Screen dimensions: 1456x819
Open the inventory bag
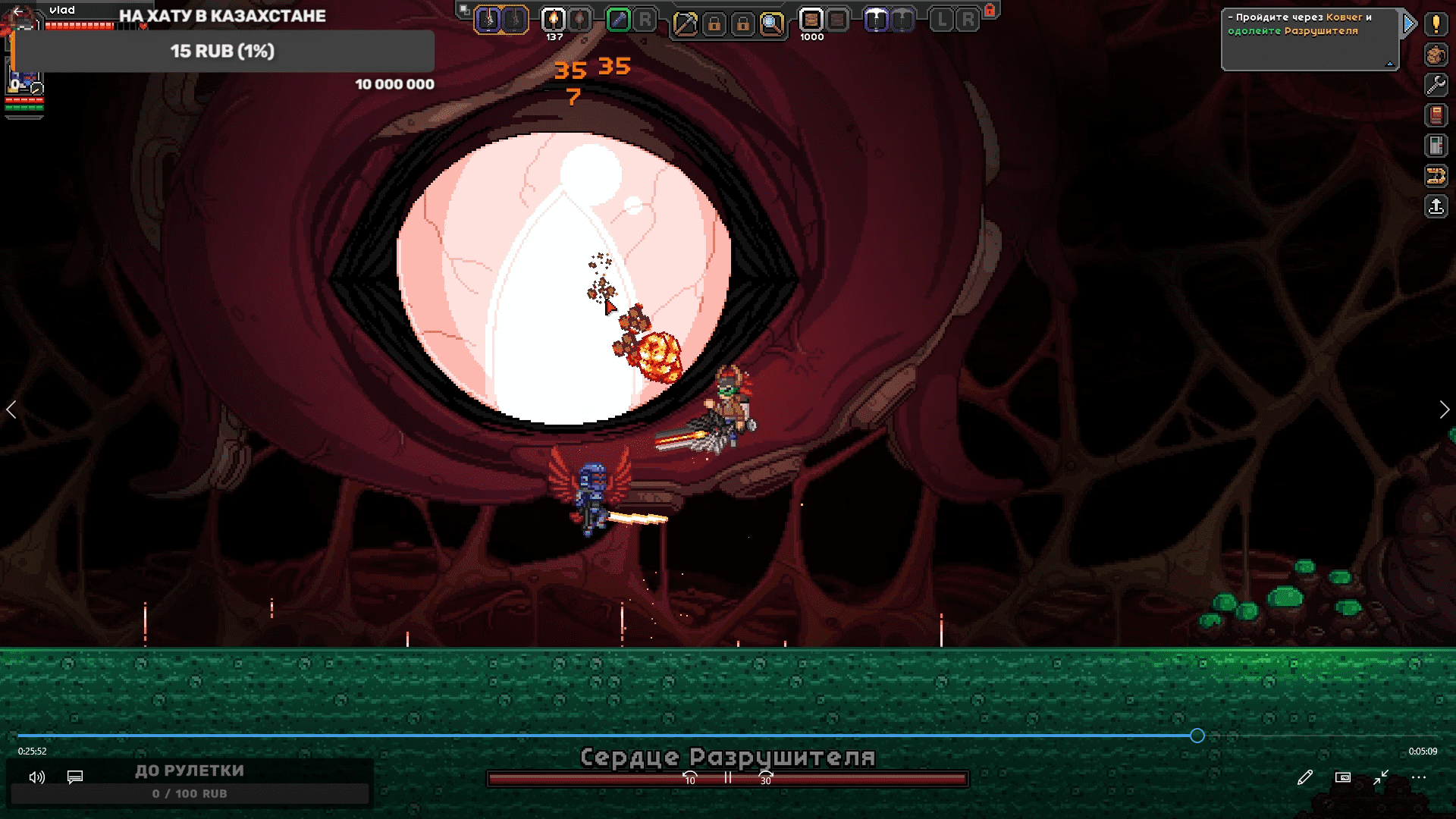pos(1436,55)
